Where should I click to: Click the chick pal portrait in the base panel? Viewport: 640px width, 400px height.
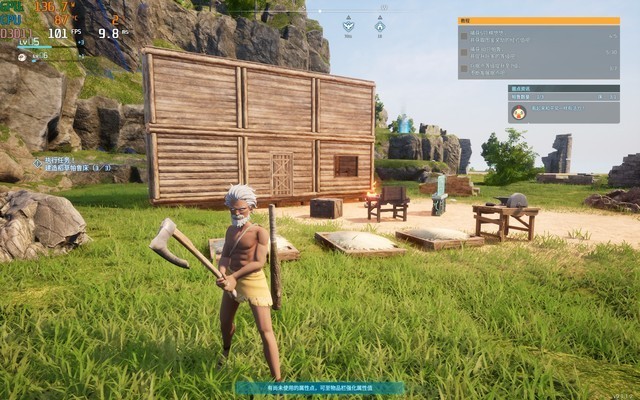click(520, 112)
